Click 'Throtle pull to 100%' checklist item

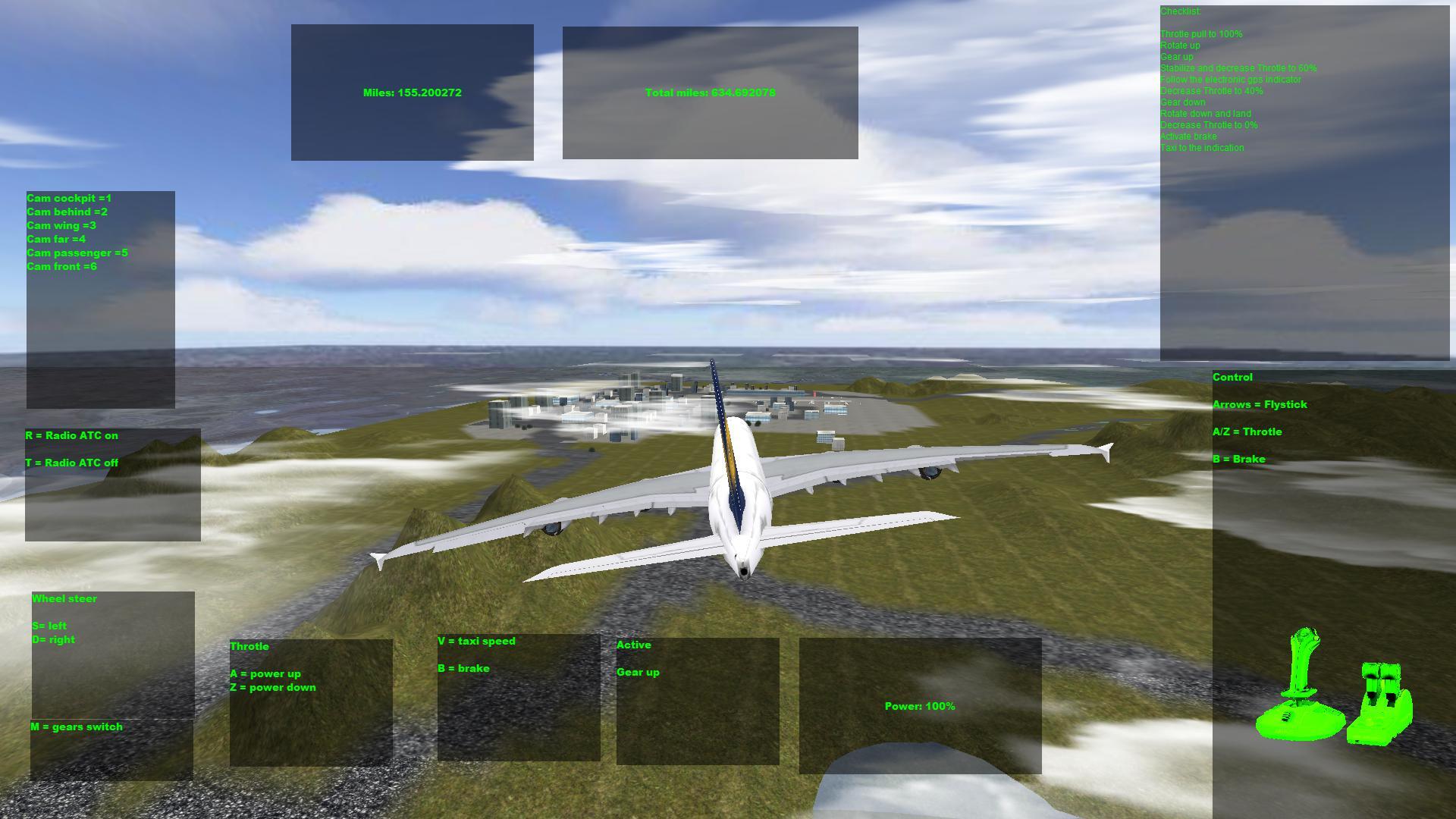[1202, 33]
